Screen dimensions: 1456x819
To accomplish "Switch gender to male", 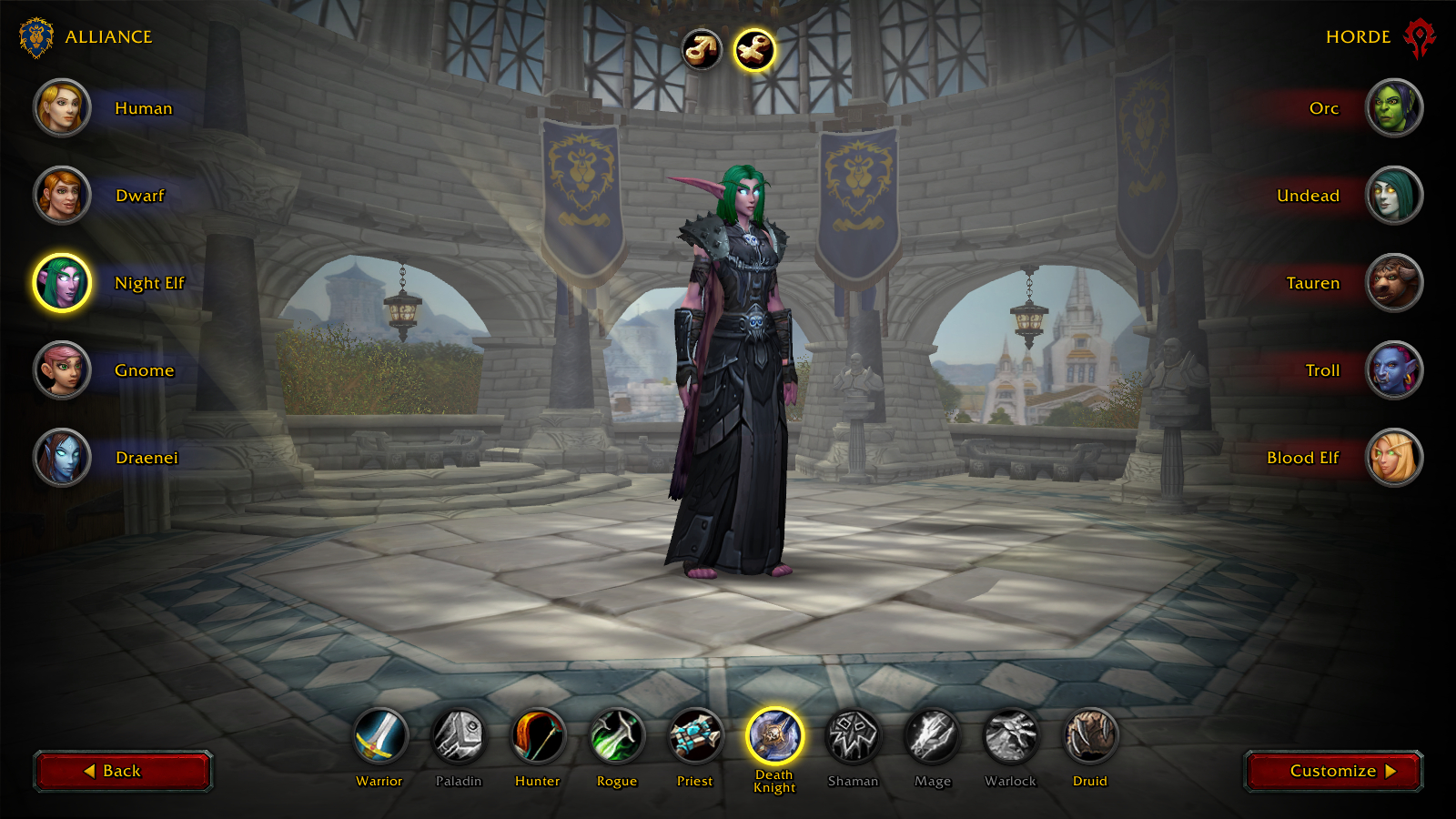I will pyautogui.click(x=702, y=50).
